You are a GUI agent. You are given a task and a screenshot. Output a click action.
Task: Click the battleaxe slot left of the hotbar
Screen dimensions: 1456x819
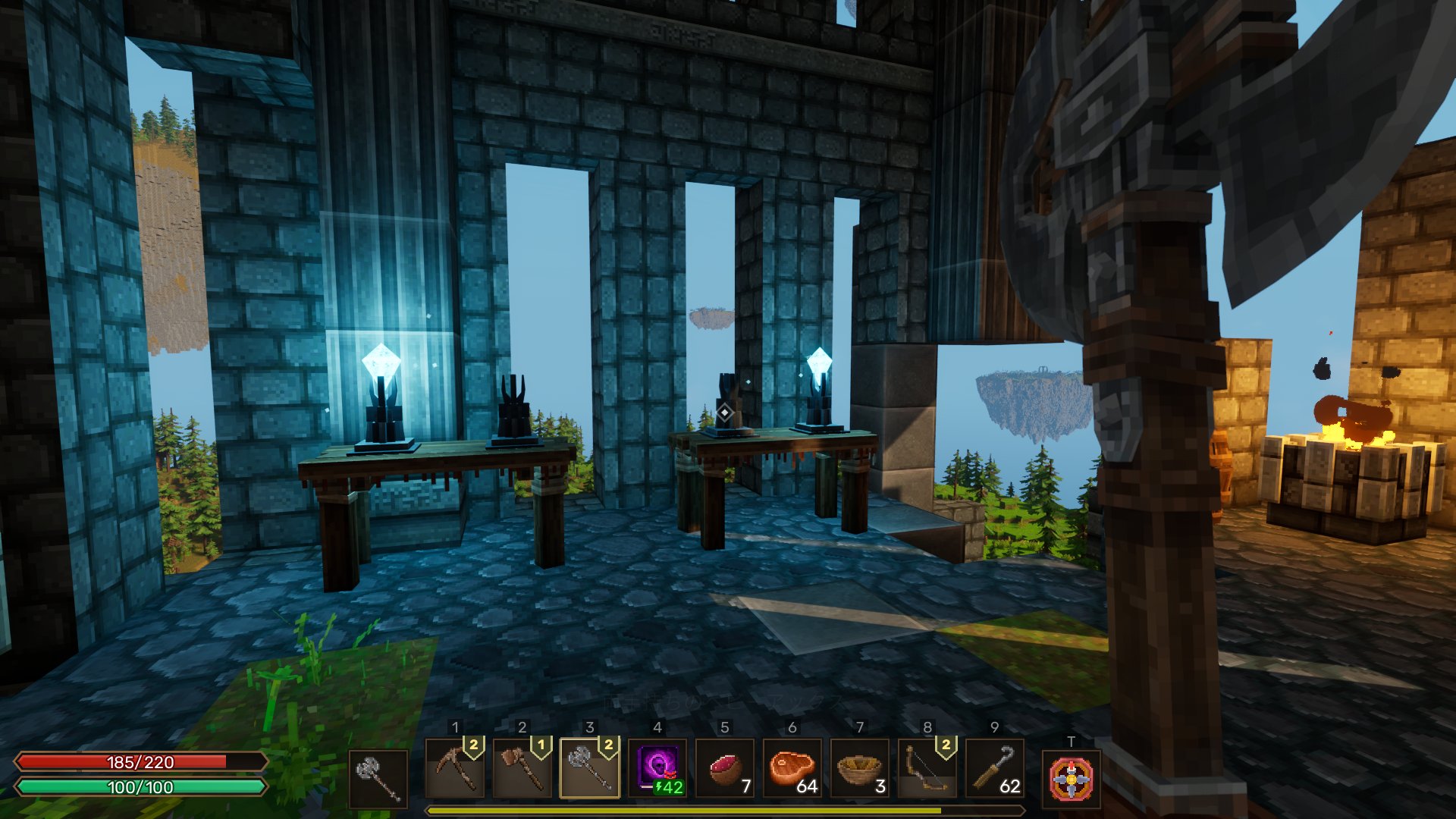coord(378,779)
